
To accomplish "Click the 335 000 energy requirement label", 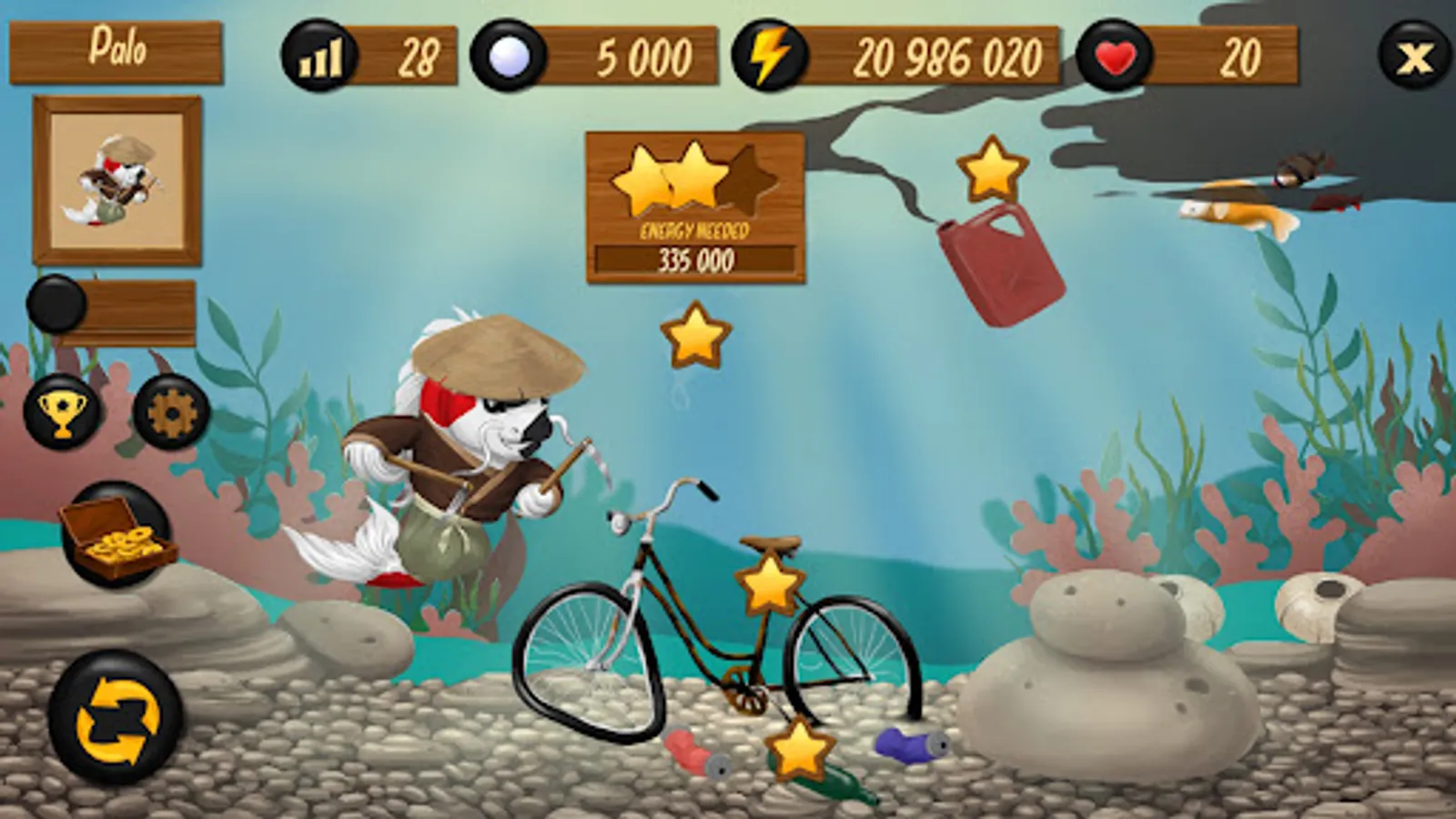I will coord(696,264).
